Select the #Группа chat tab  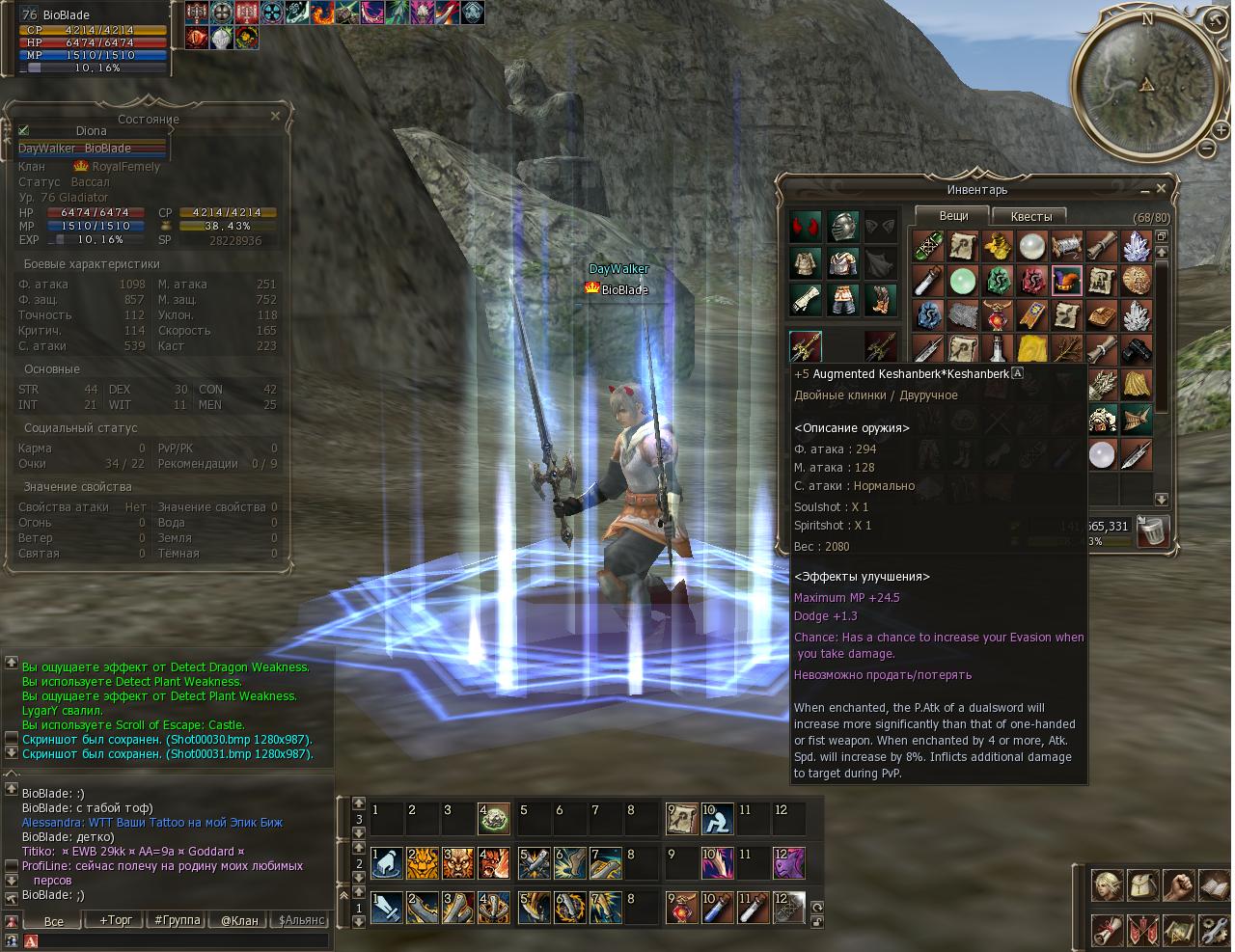pos(178,920)
